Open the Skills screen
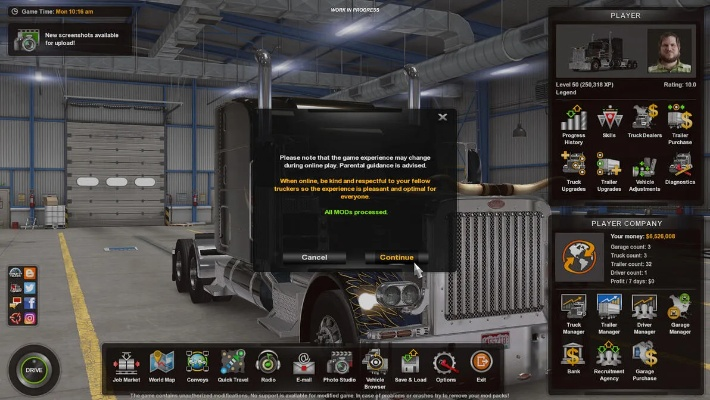 pos(609,124)
